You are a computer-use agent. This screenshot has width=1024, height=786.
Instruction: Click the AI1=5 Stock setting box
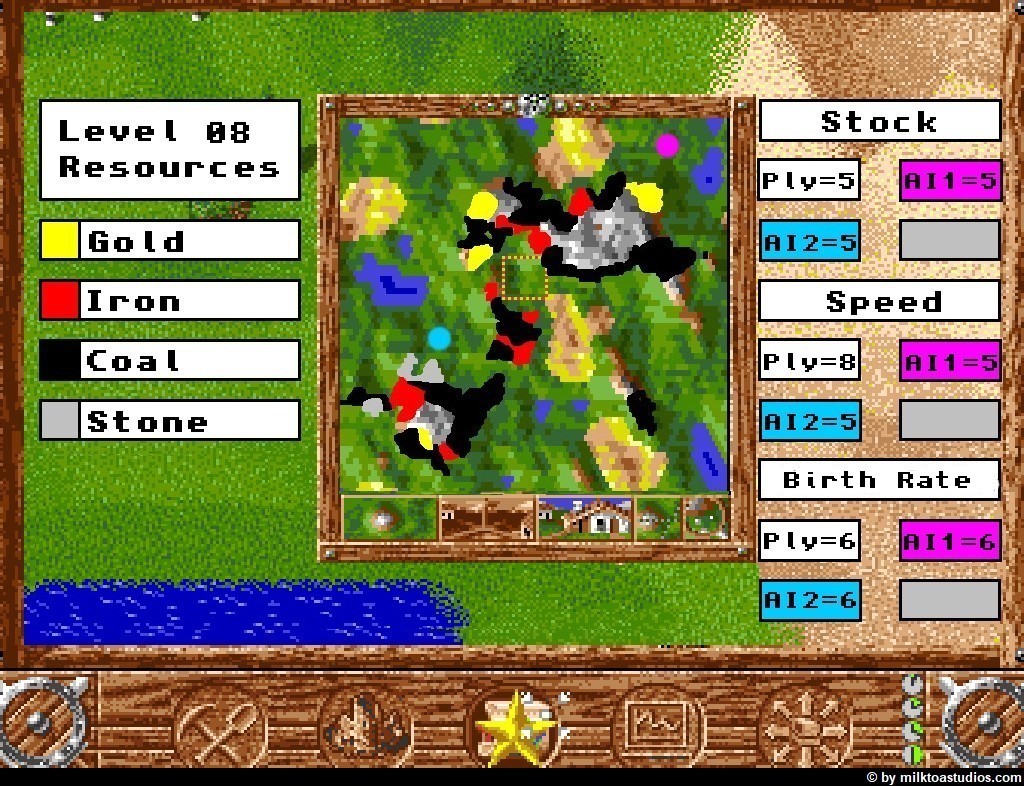pyautogui.click(x=950, y=181)
